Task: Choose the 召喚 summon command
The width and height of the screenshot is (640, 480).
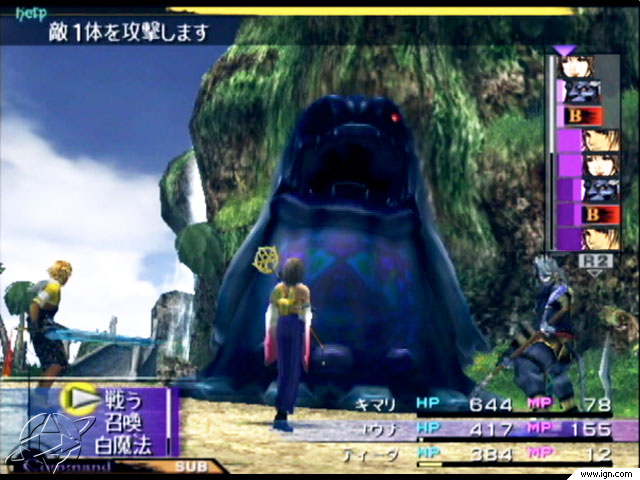Action: tap(116, 420)
